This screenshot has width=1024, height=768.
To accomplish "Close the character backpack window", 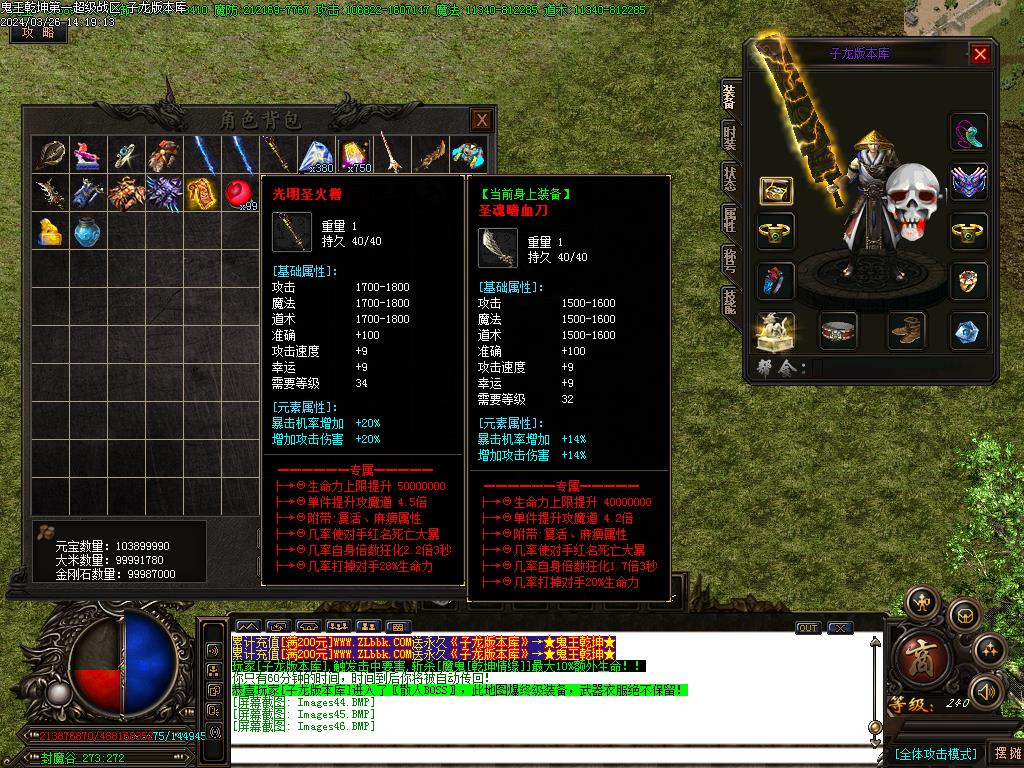I will pyautogui.click(x=482, y=120).
